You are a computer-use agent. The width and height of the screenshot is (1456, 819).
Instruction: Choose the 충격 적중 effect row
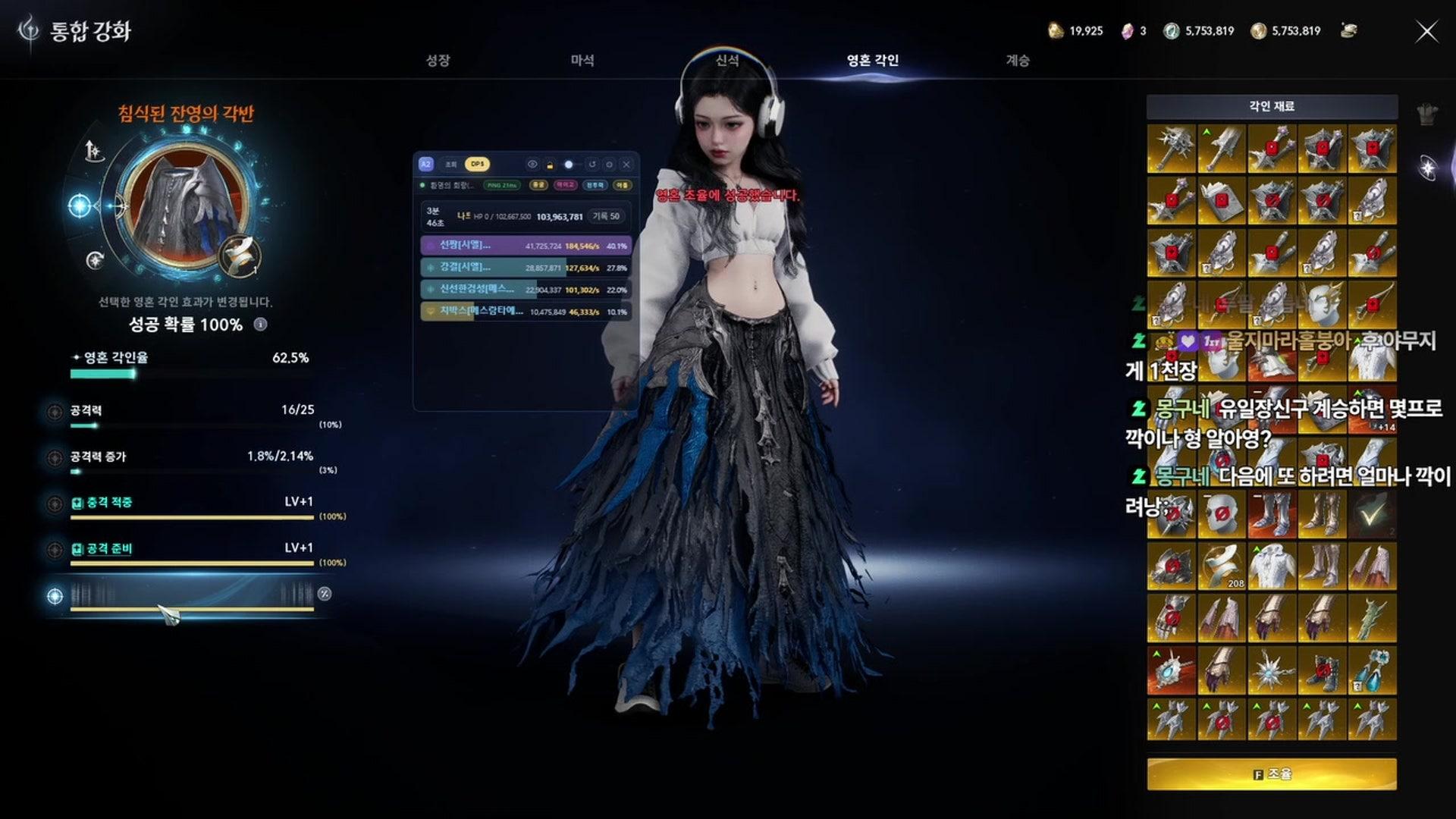coord(190,504)
